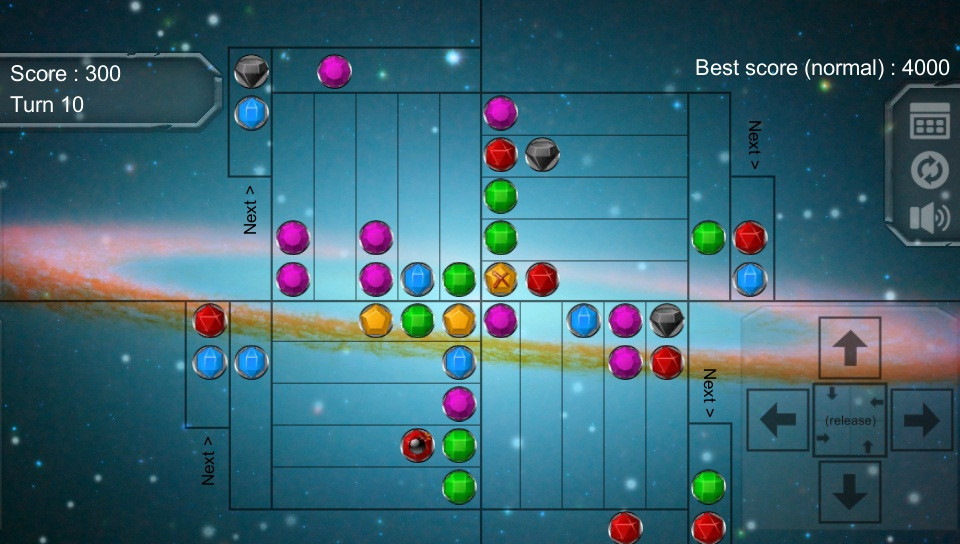
Task: Shift gems with the right arrow button
Action: pos(922,420)
